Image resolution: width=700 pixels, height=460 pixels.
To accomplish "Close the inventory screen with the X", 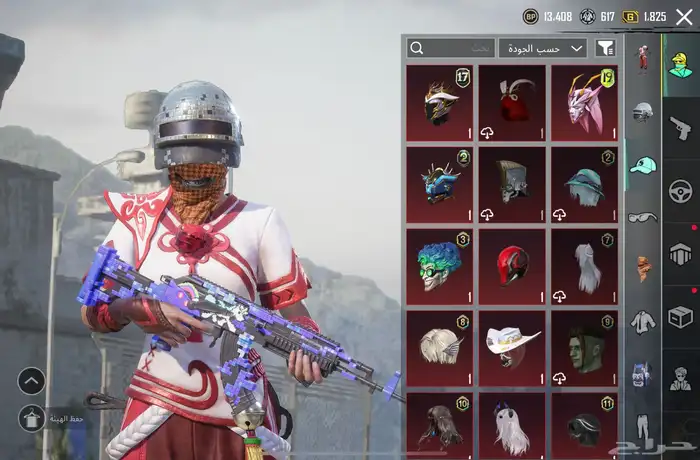I will pos(684,17).
